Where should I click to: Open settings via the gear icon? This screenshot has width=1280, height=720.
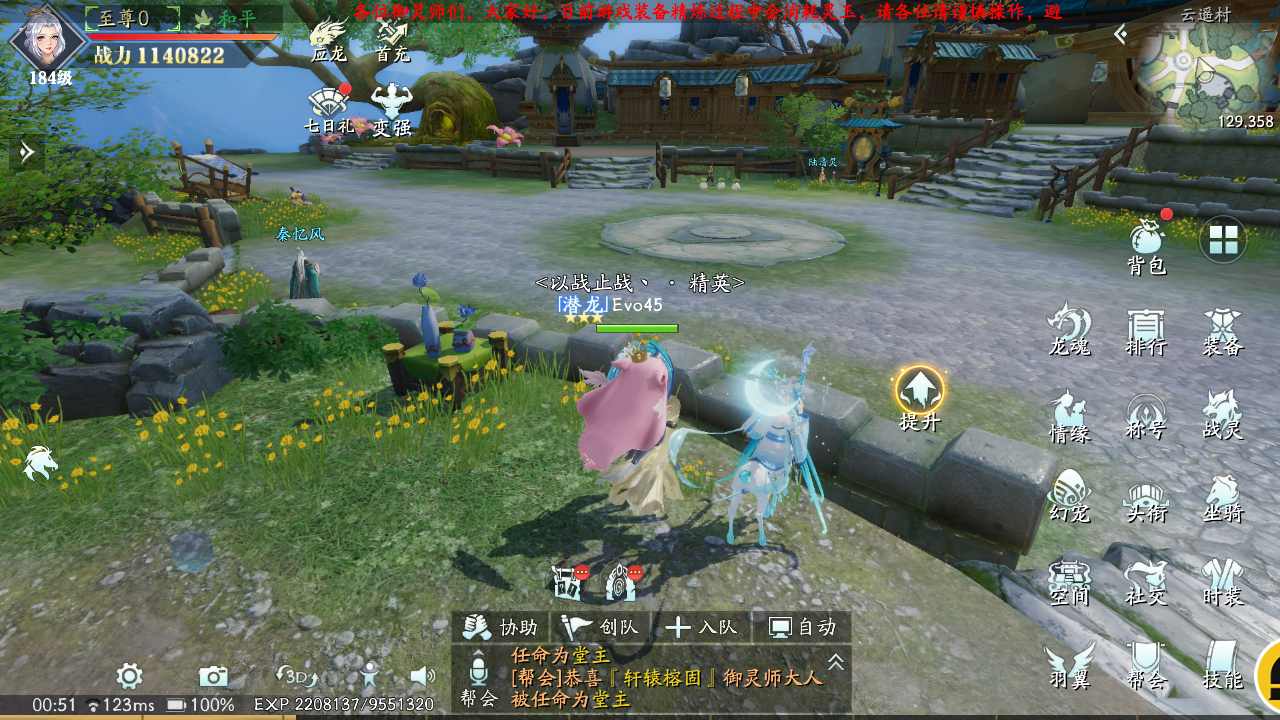coord(129,676)
